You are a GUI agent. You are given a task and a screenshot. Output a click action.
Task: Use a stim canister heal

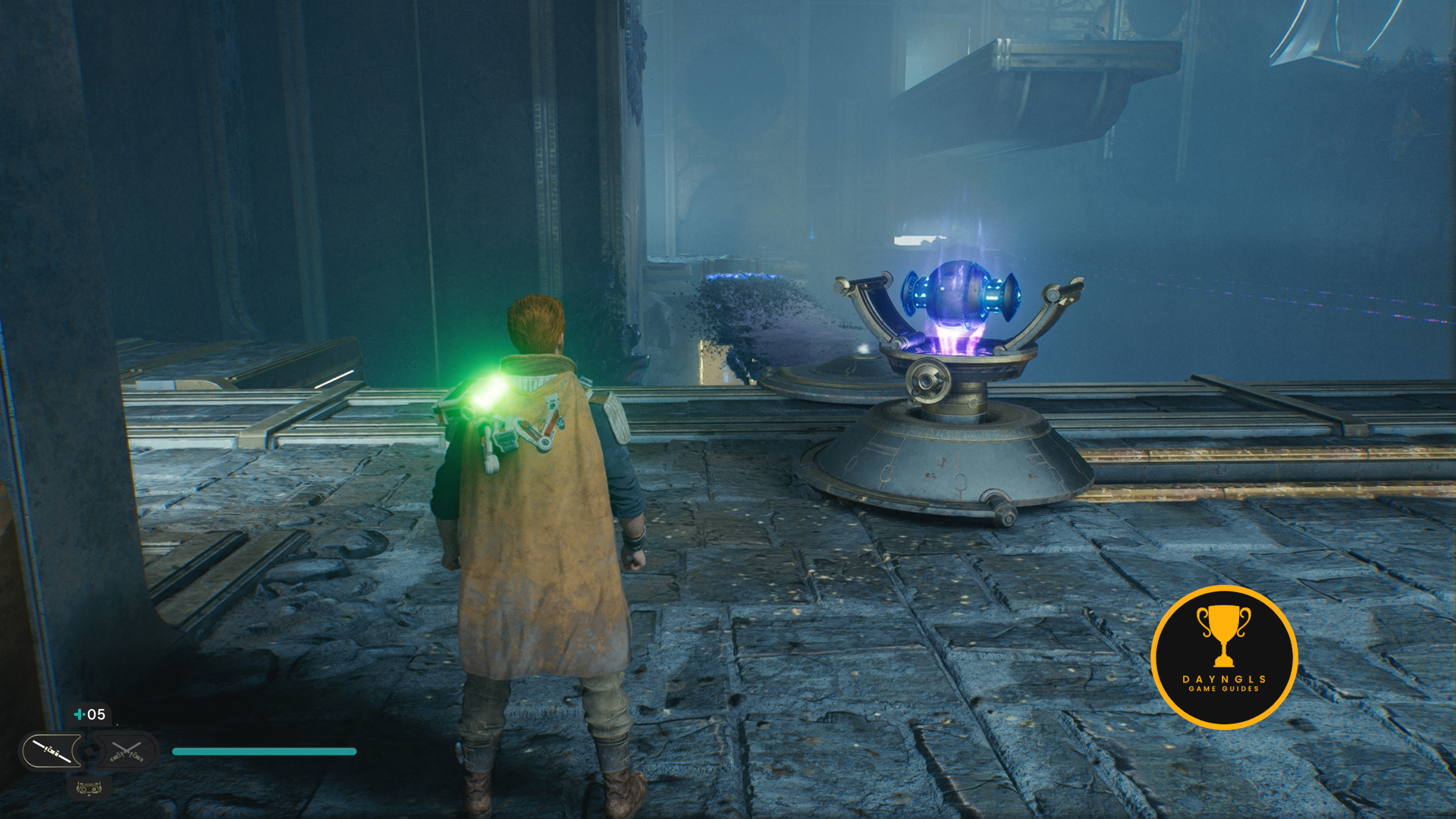(x=89, y=714)
